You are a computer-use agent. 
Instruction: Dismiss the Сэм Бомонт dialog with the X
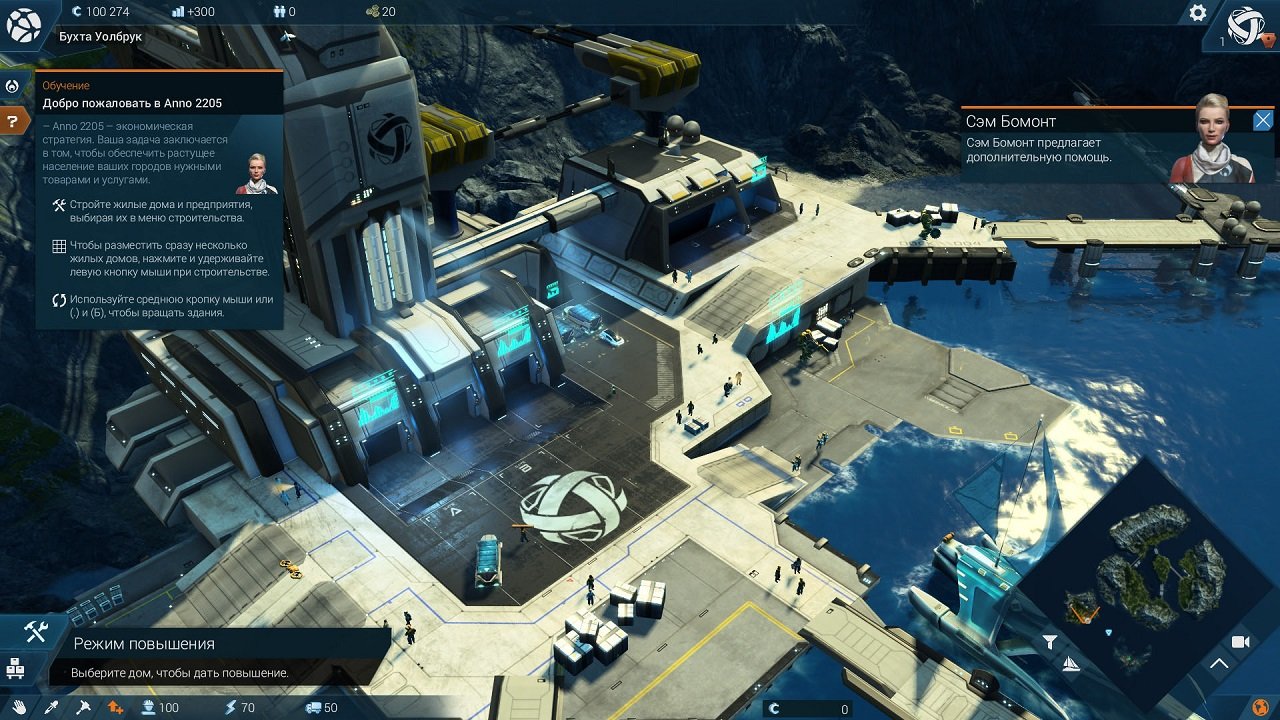(x=1263, y=120)
